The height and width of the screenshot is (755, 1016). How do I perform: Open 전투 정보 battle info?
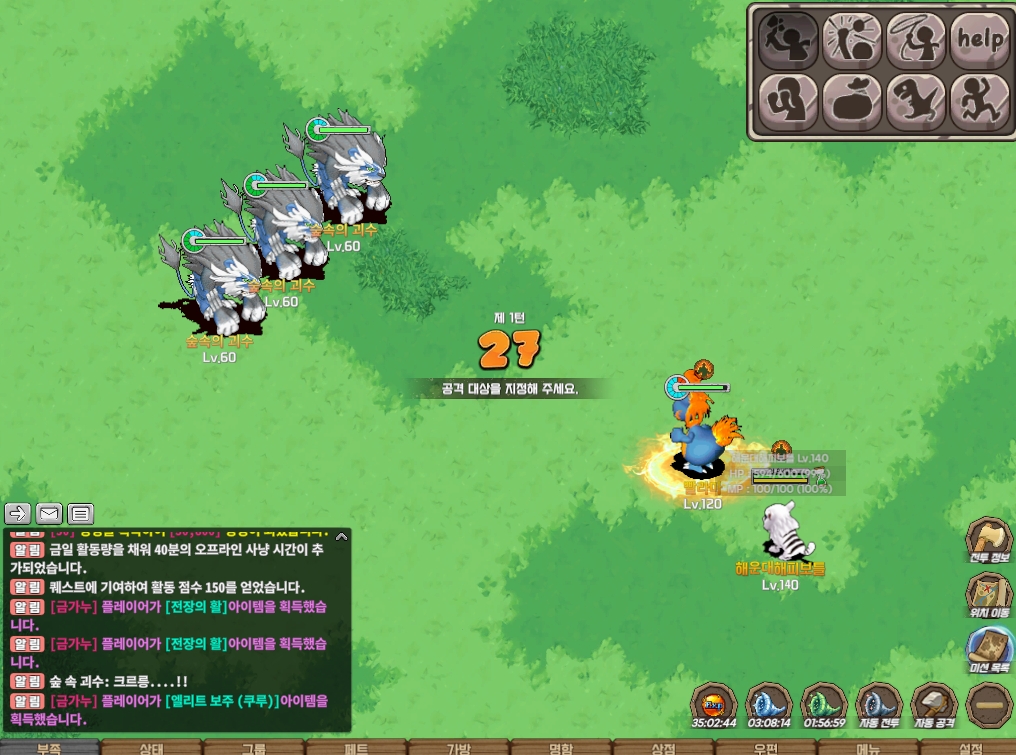pyautogui.click(x=989, y=542)
